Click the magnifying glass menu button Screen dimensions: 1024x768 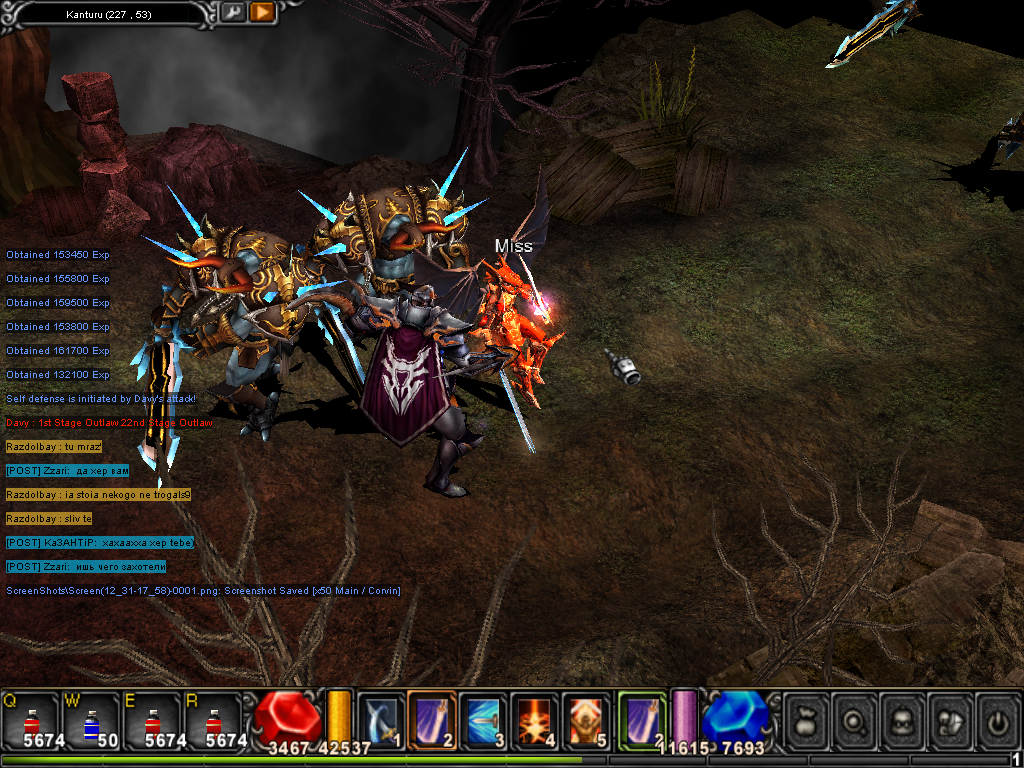tap(855, 720)
